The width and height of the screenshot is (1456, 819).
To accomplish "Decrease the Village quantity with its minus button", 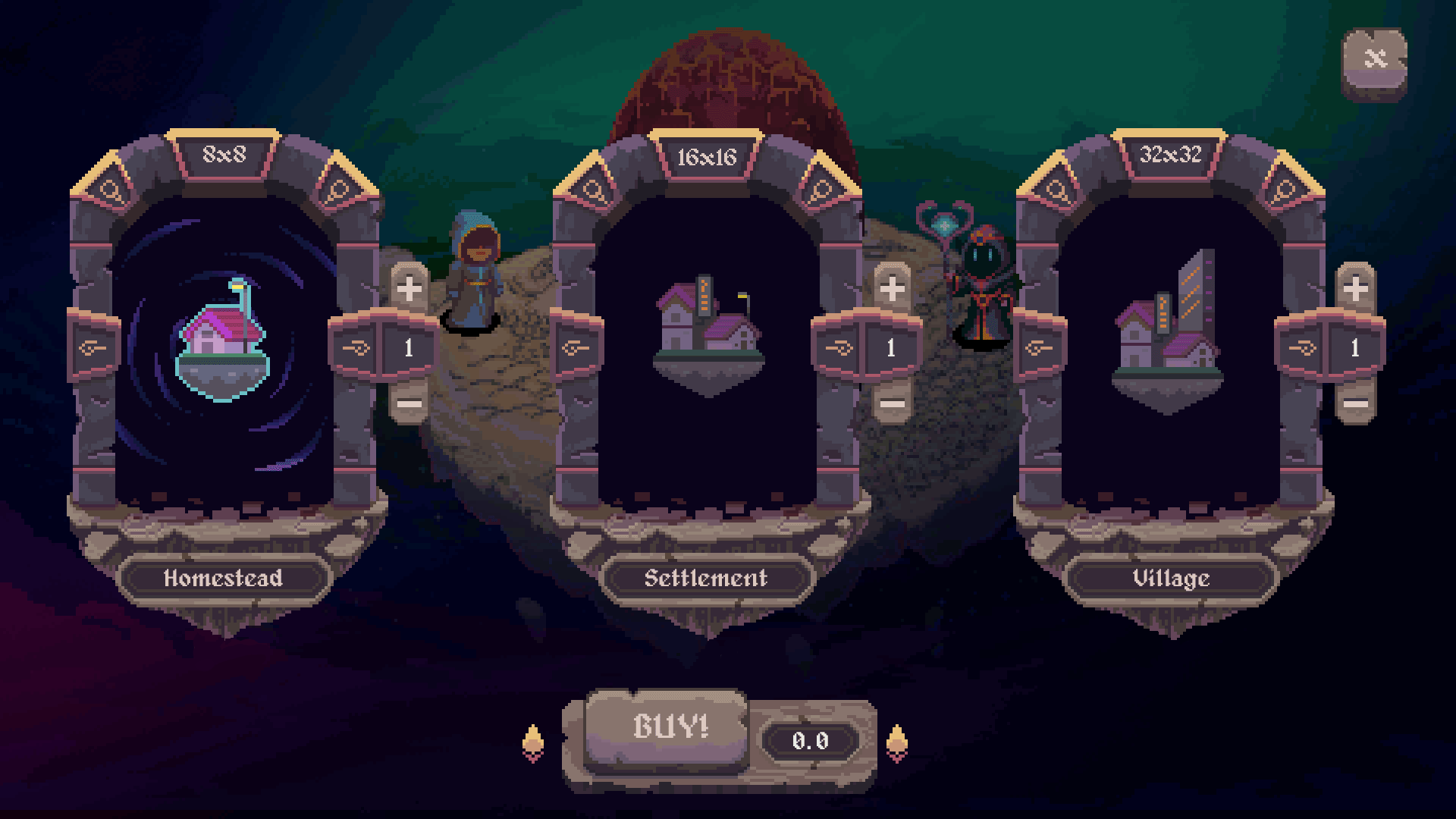I will pyautogui.click(x=1356, y=403).
